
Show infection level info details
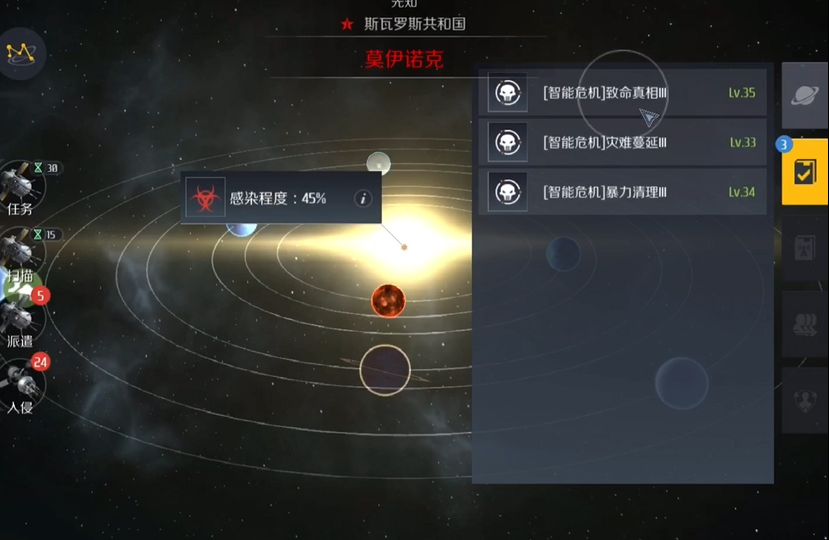pyautogui.click(x=363, y=199)
